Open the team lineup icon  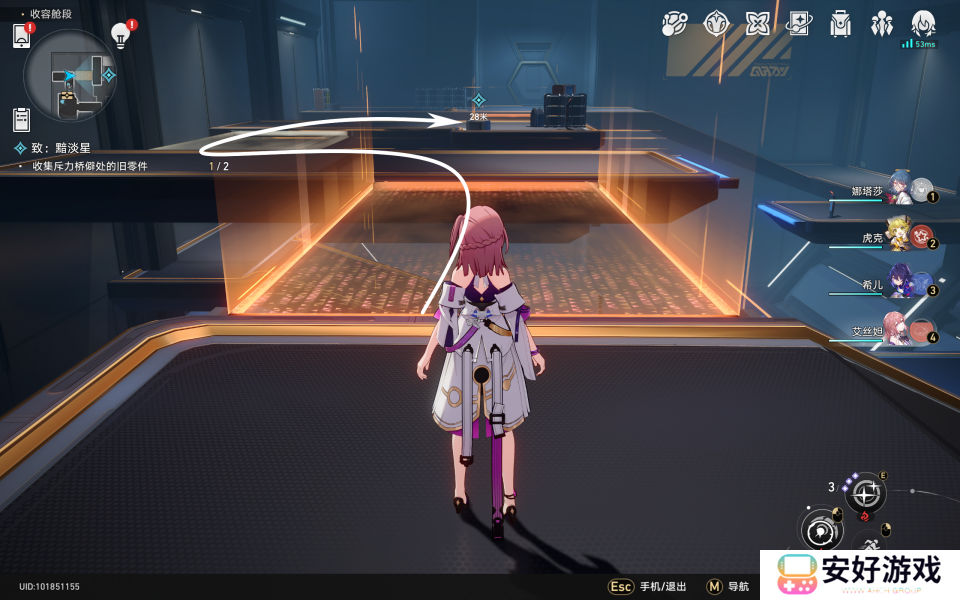tap(881, 23)
